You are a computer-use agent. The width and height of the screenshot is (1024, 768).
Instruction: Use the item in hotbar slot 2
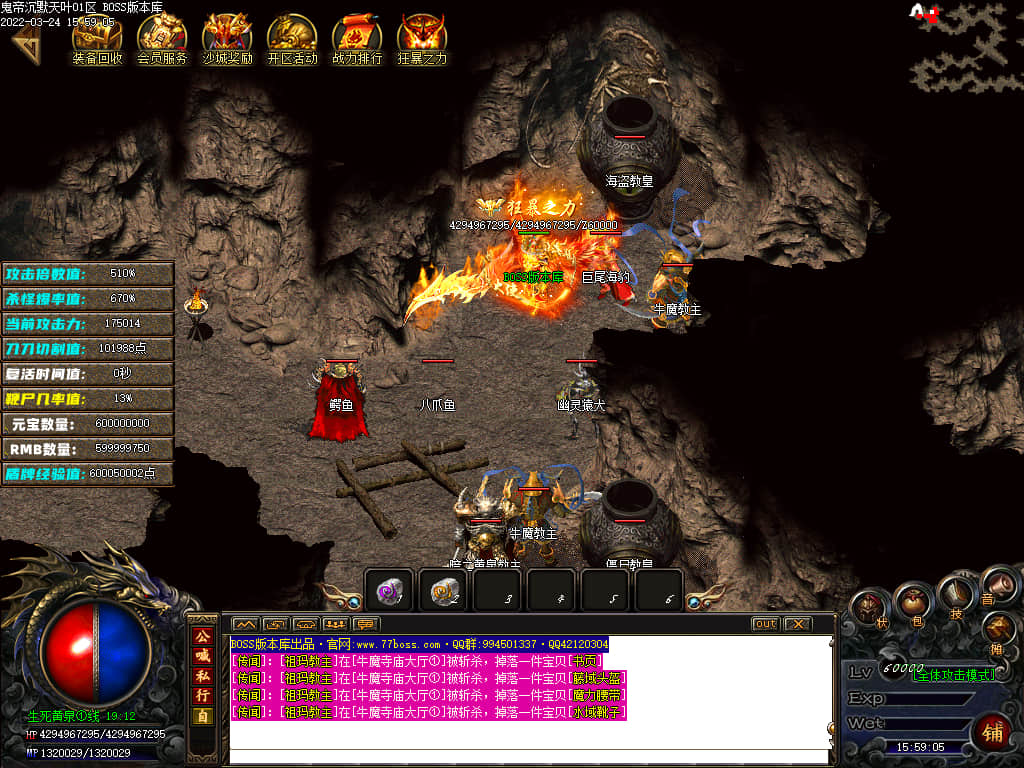coord(443,591)
